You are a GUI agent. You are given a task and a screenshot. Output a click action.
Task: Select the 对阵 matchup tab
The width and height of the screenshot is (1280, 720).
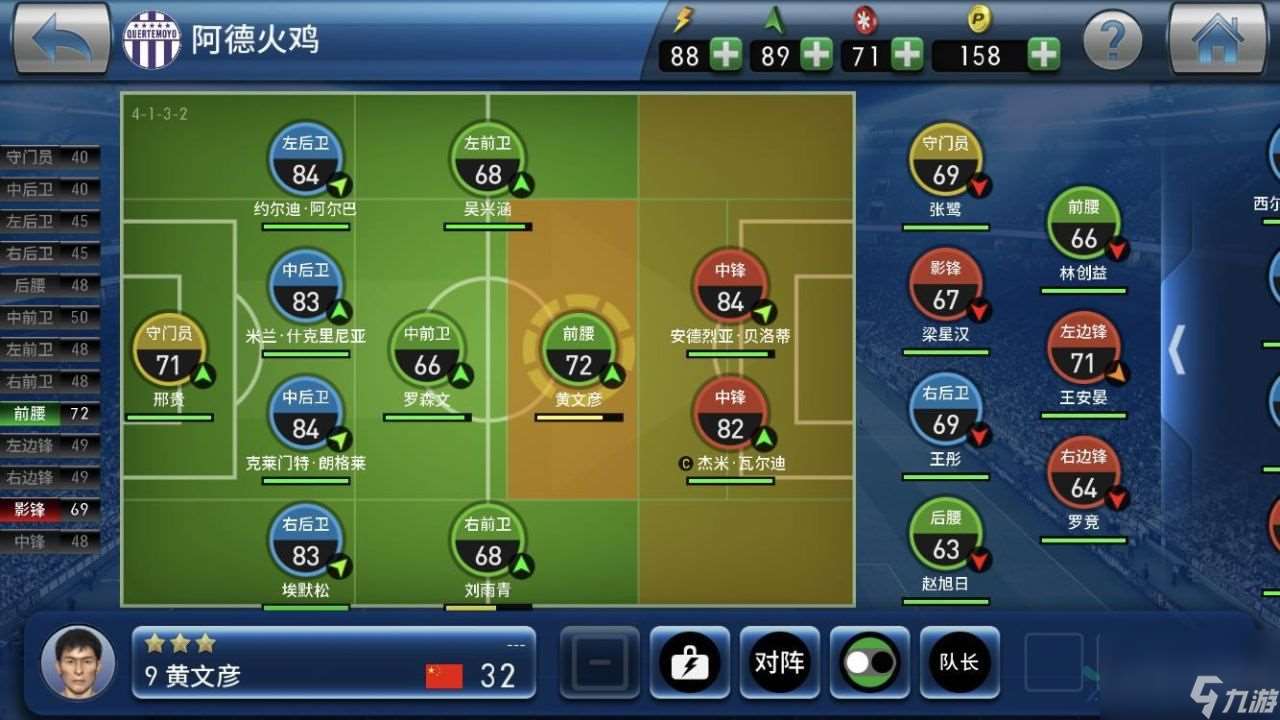[x=780, y=663]
